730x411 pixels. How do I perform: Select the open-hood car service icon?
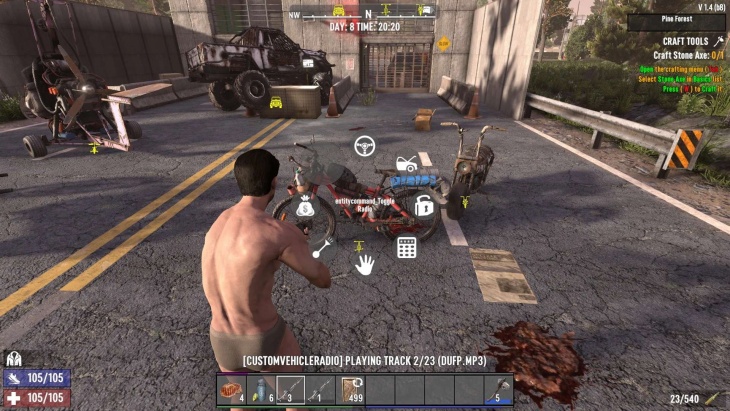click(406, 164)
